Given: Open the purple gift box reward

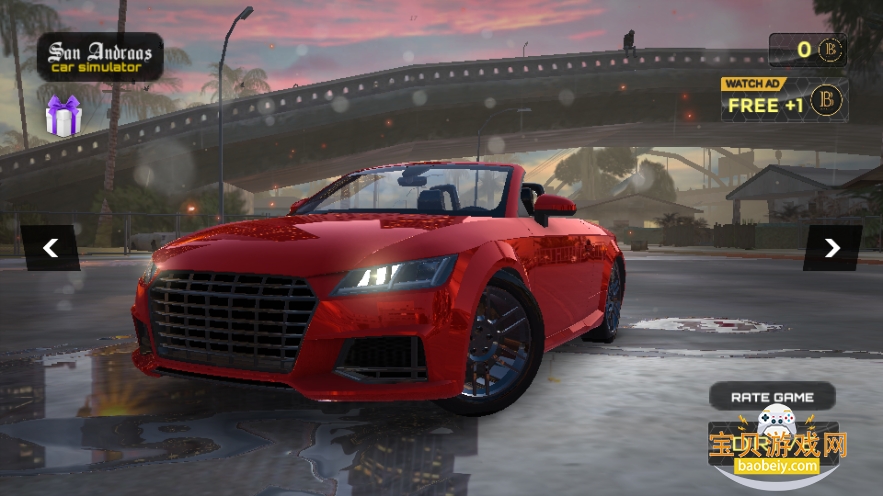Looking at the screenshot, I should (x=63, y=116).
